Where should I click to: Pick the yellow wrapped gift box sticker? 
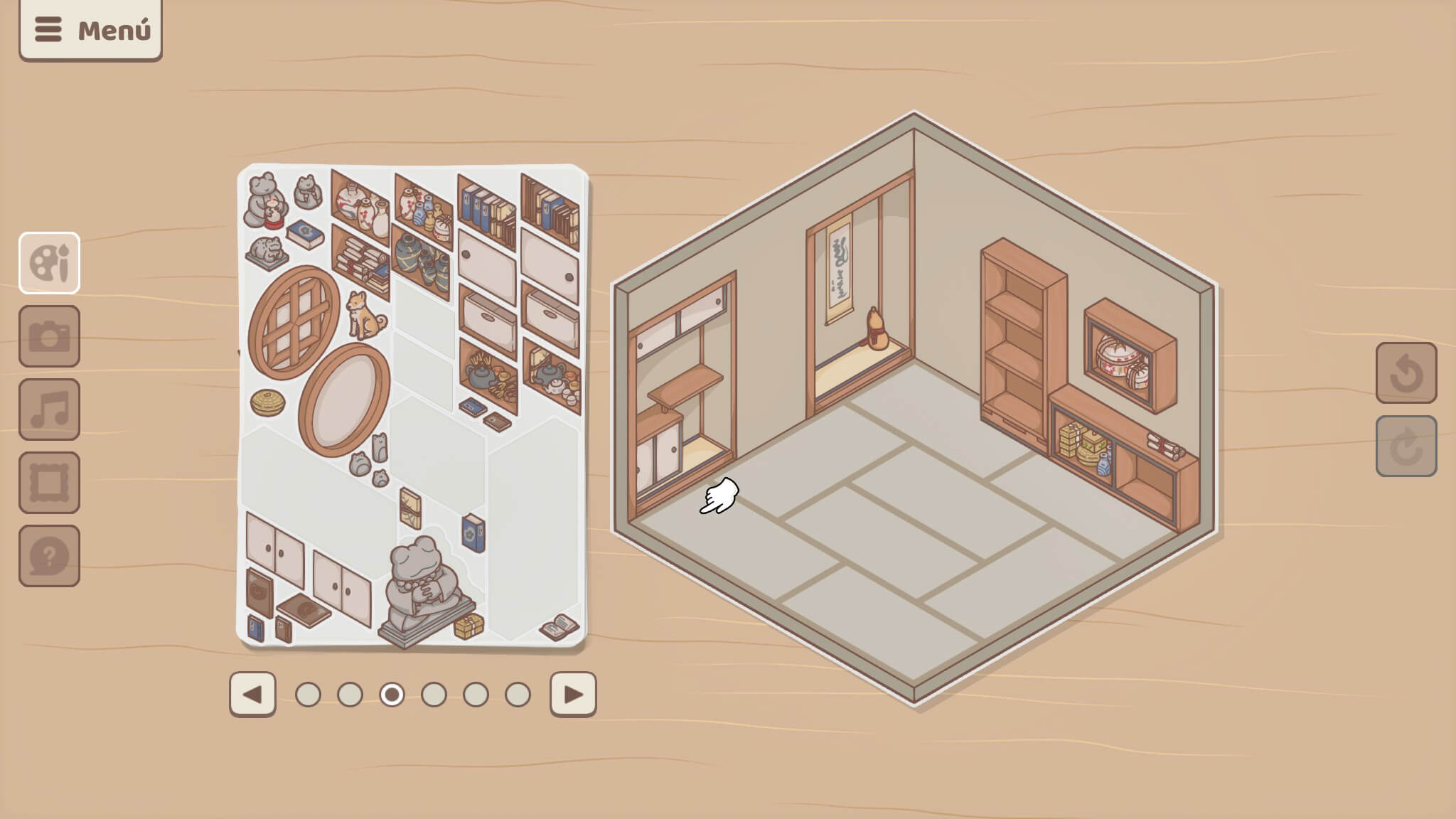coord(469,626)
